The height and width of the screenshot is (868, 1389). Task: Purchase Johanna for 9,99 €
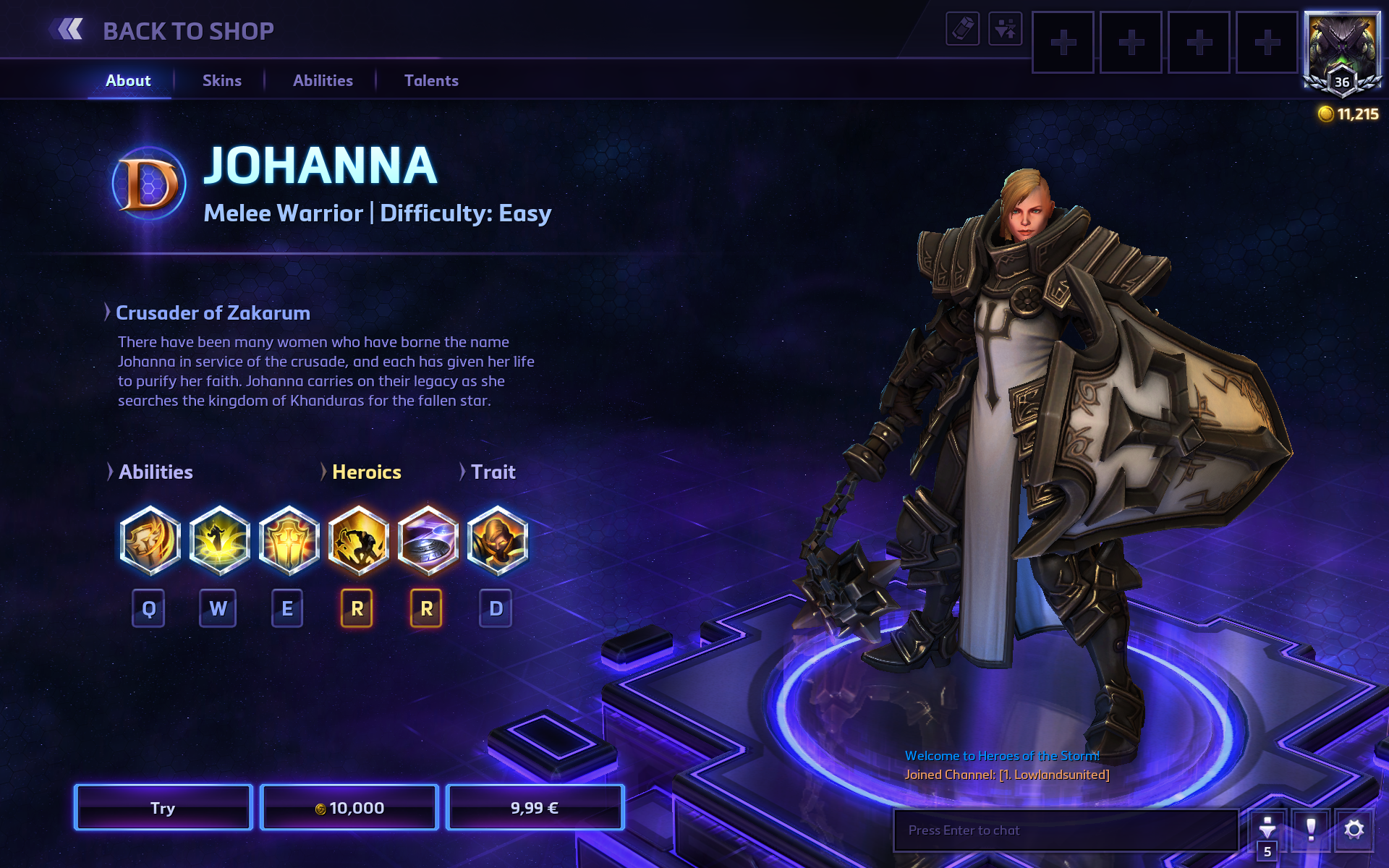coord(535,808)
